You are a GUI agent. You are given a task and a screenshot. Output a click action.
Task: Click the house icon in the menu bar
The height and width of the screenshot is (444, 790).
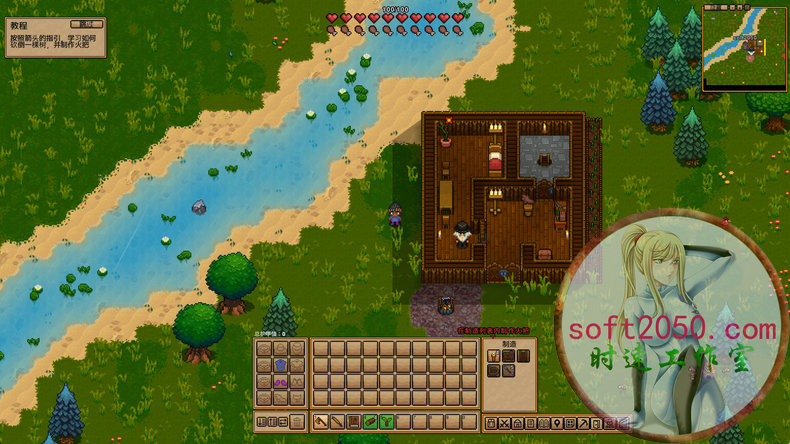coord(517,423)
